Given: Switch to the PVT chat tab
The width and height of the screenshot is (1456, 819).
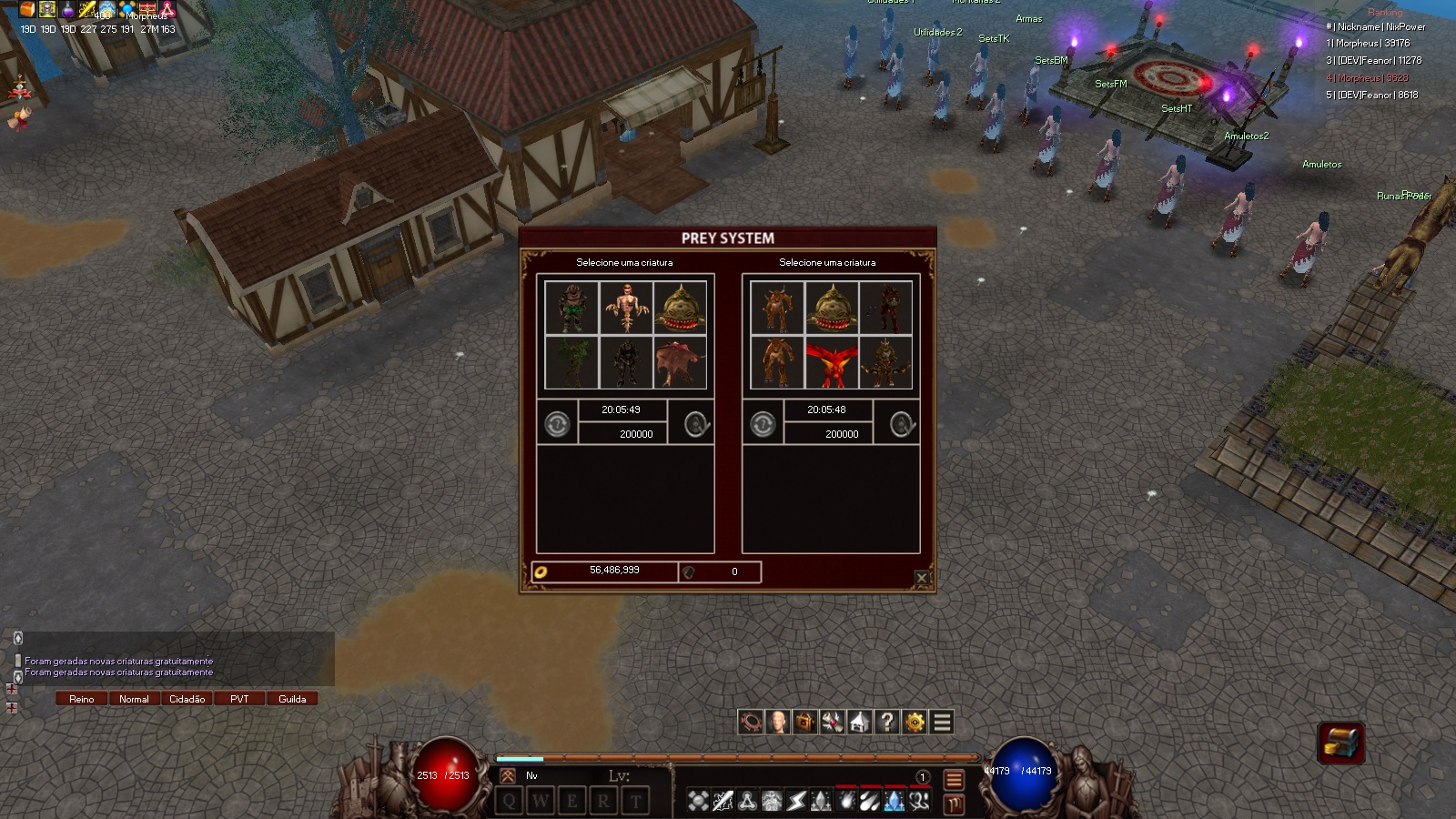Looking at the screenshot, I should click(239, 699).
